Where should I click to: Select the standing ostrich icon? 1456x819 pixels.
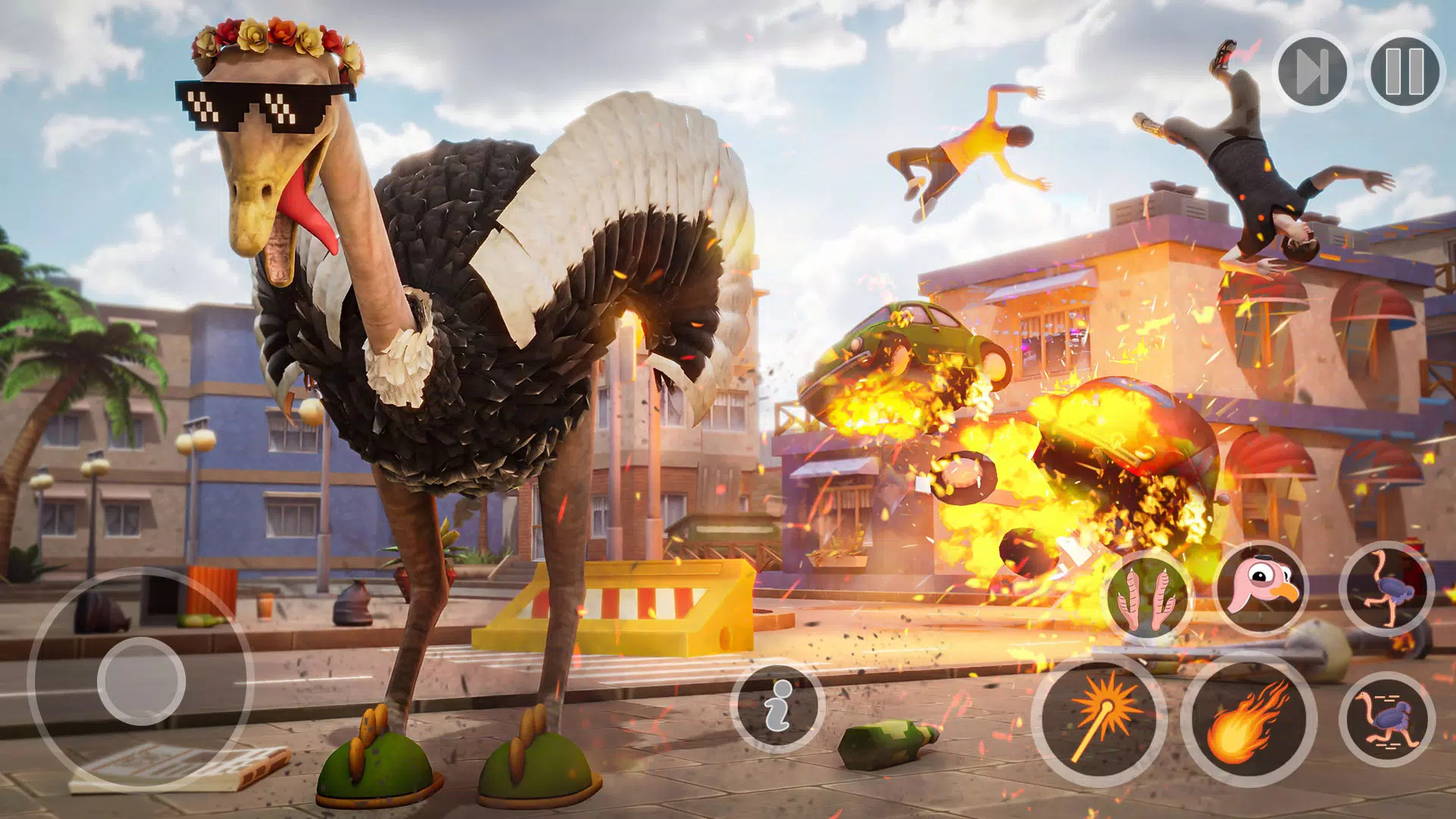coord(1386,588)
